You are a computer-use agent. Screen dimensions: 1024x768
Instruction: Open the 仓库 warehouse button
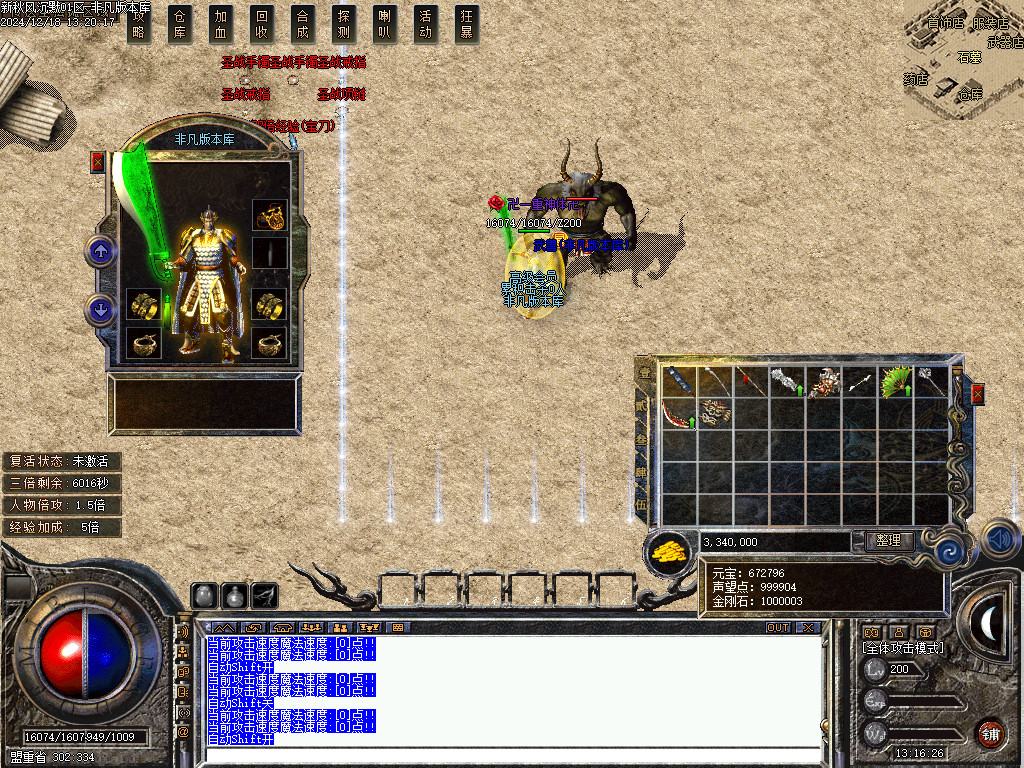180,24
